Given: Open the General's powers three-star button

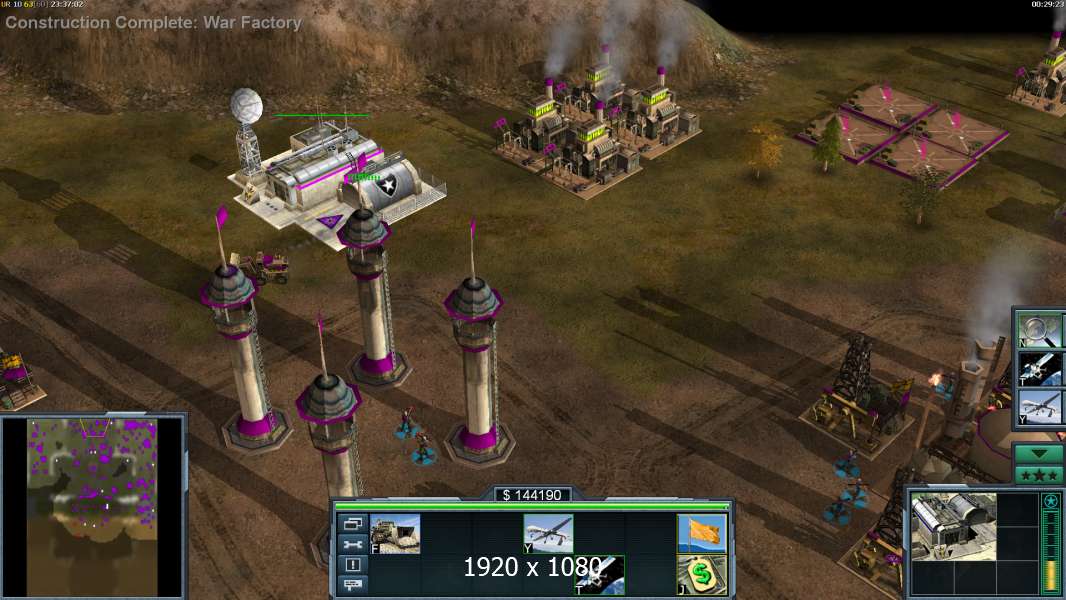Looking at the screenshot, I should pyautogui.click(x=1038, y=474).
